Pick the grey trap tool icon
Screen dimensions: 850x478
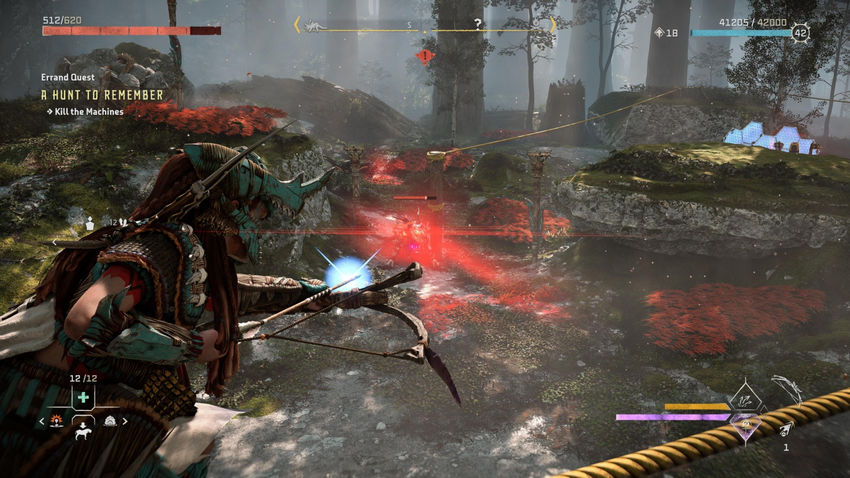pyautogui.click(x=110, y=422)
